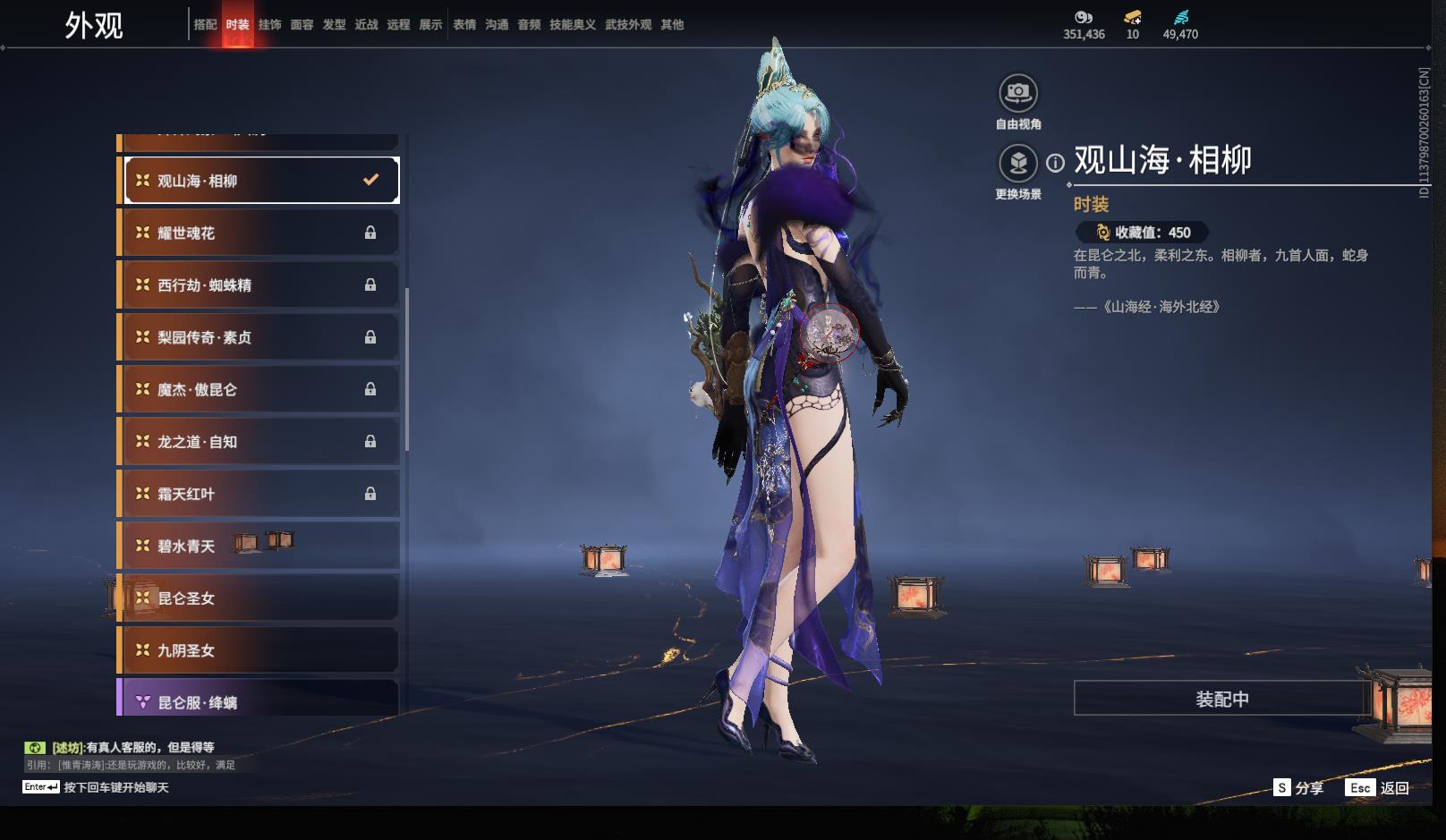Select the 九阴圣女 outfit
The width and height of the screenshot is (1446, 840).
(x=259, y=651)
